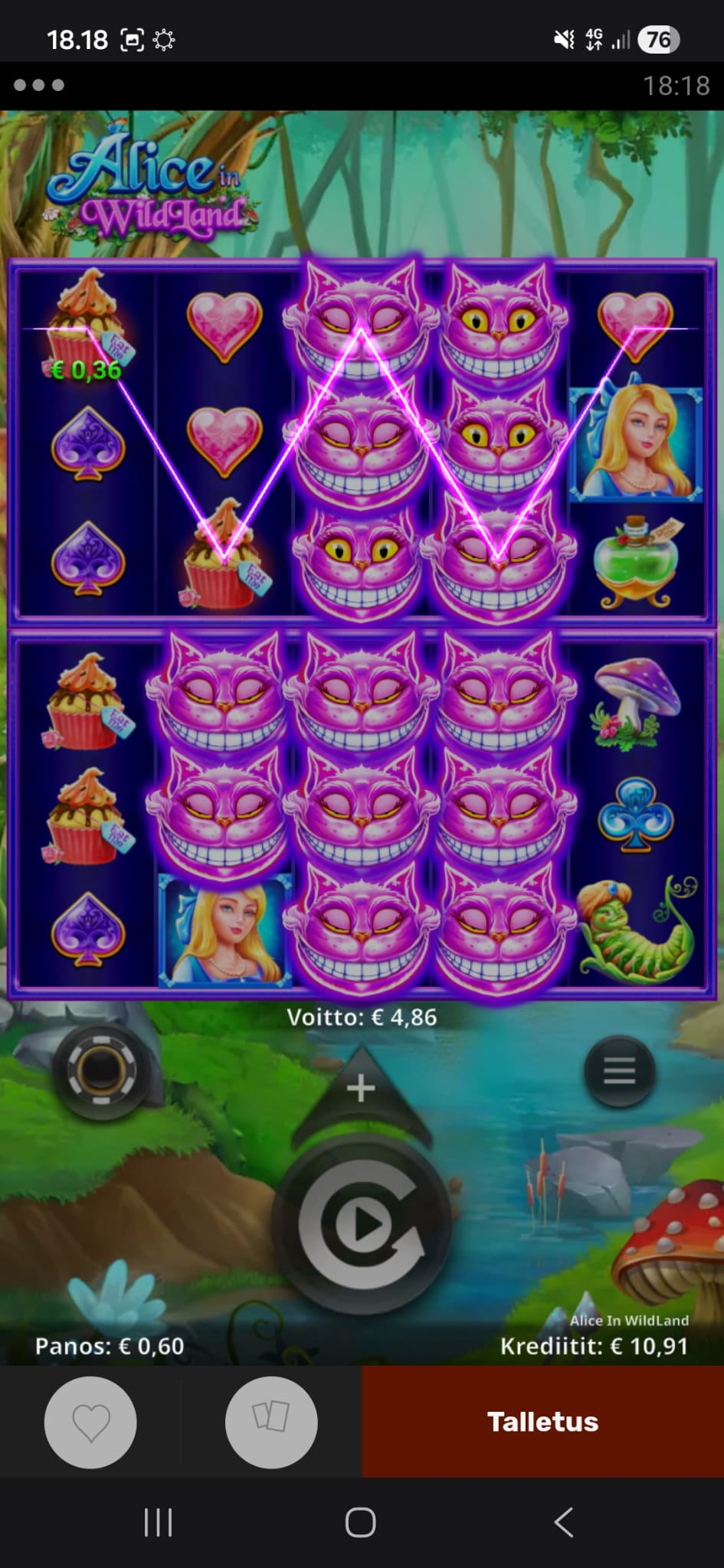Open the bet chip selector
Viewport: 724px width, 1568px height.
tap(101, 1071)
